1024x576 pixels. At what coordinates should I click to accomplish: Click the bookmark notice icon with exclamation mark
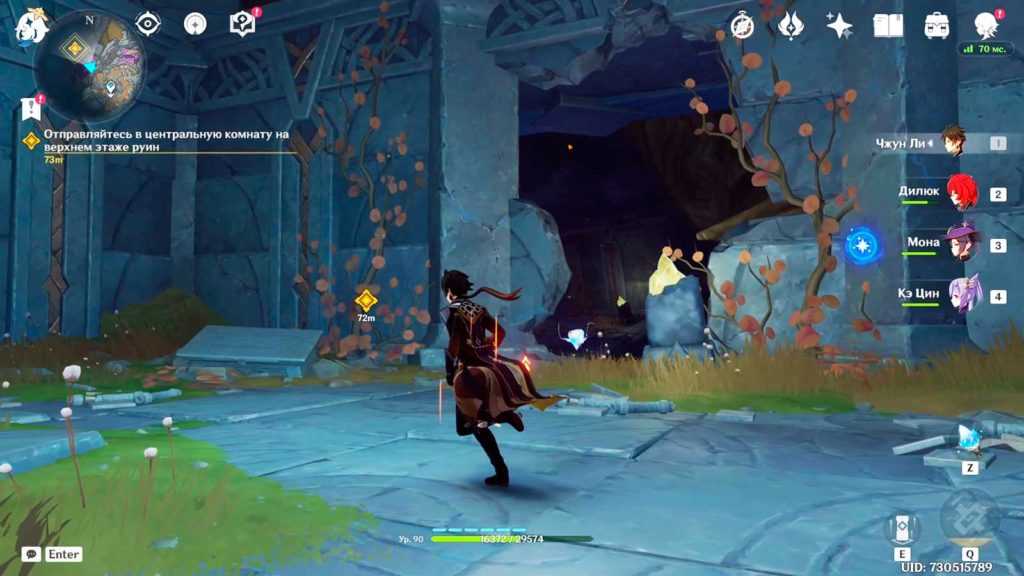coord(30,108)
